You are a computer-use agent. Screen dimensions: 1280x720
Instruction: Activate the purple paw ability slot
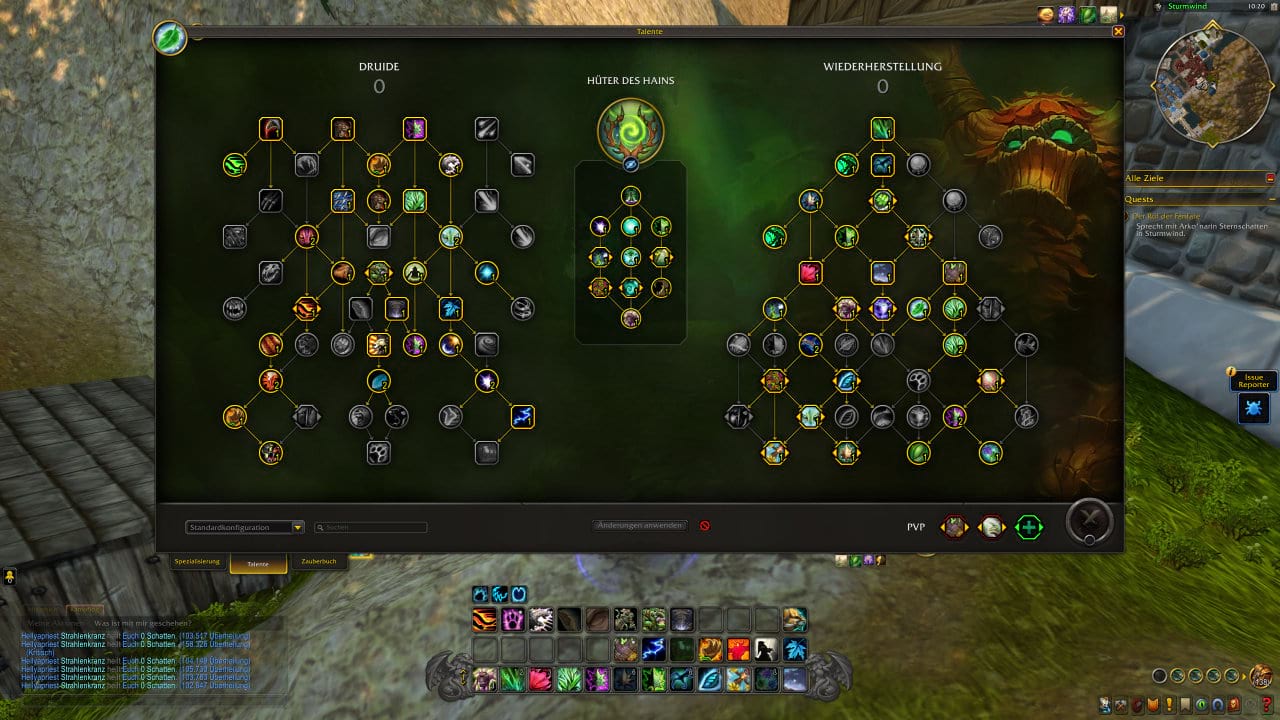coord(513,620)
